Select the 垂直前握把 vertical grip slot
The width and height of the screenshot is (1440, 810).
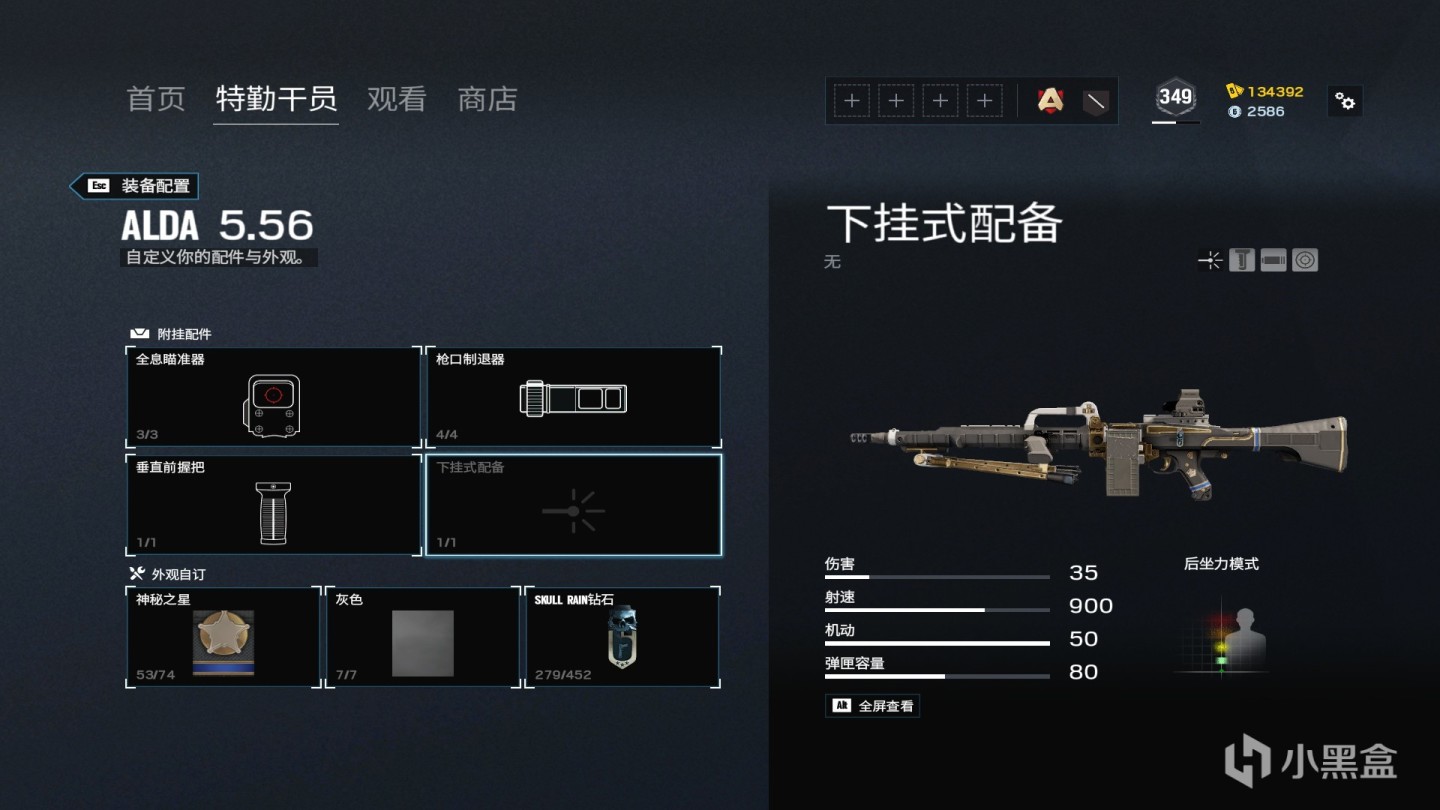coord(273,505)
